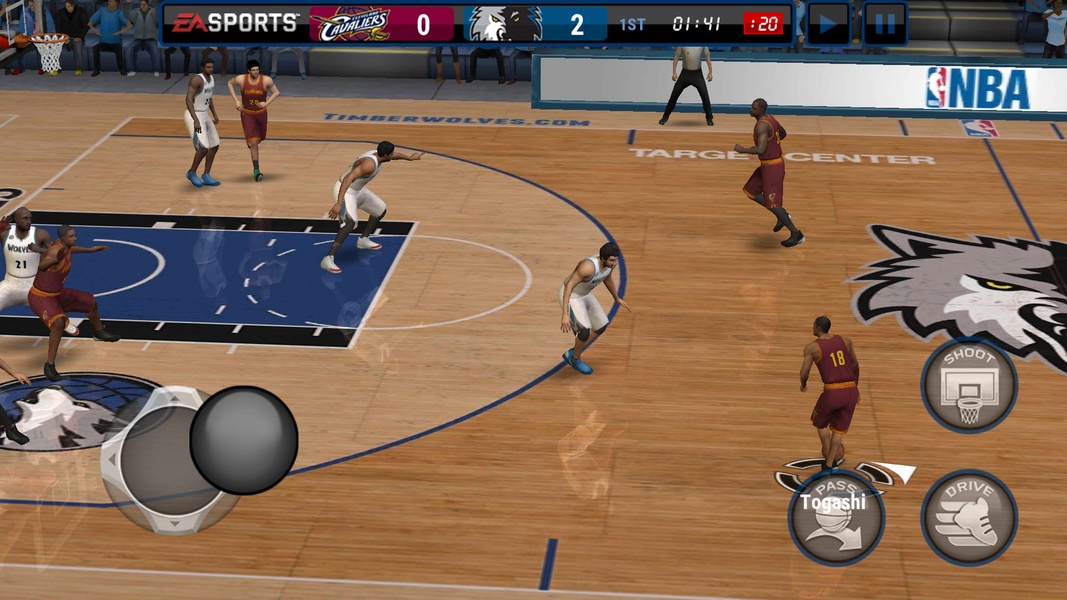Activate the Drive button
This screenshot has height=600, width=1067.
969,517
